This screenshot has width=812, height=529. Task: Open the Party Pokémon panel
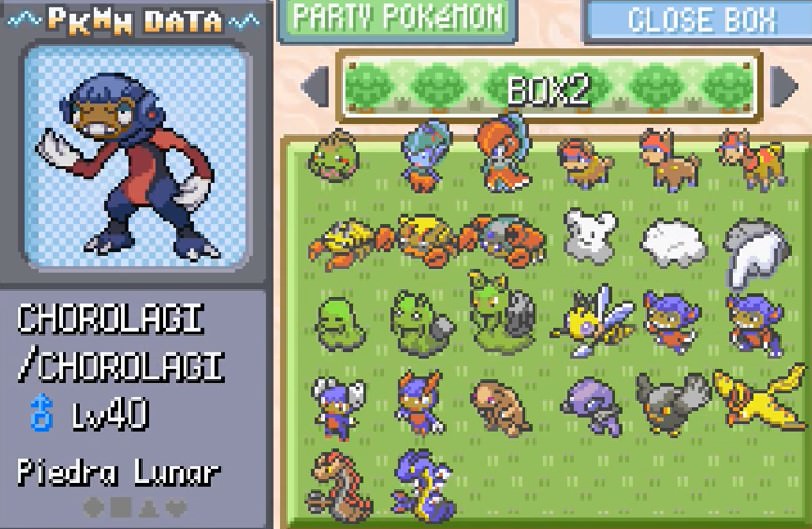(393, 19)
